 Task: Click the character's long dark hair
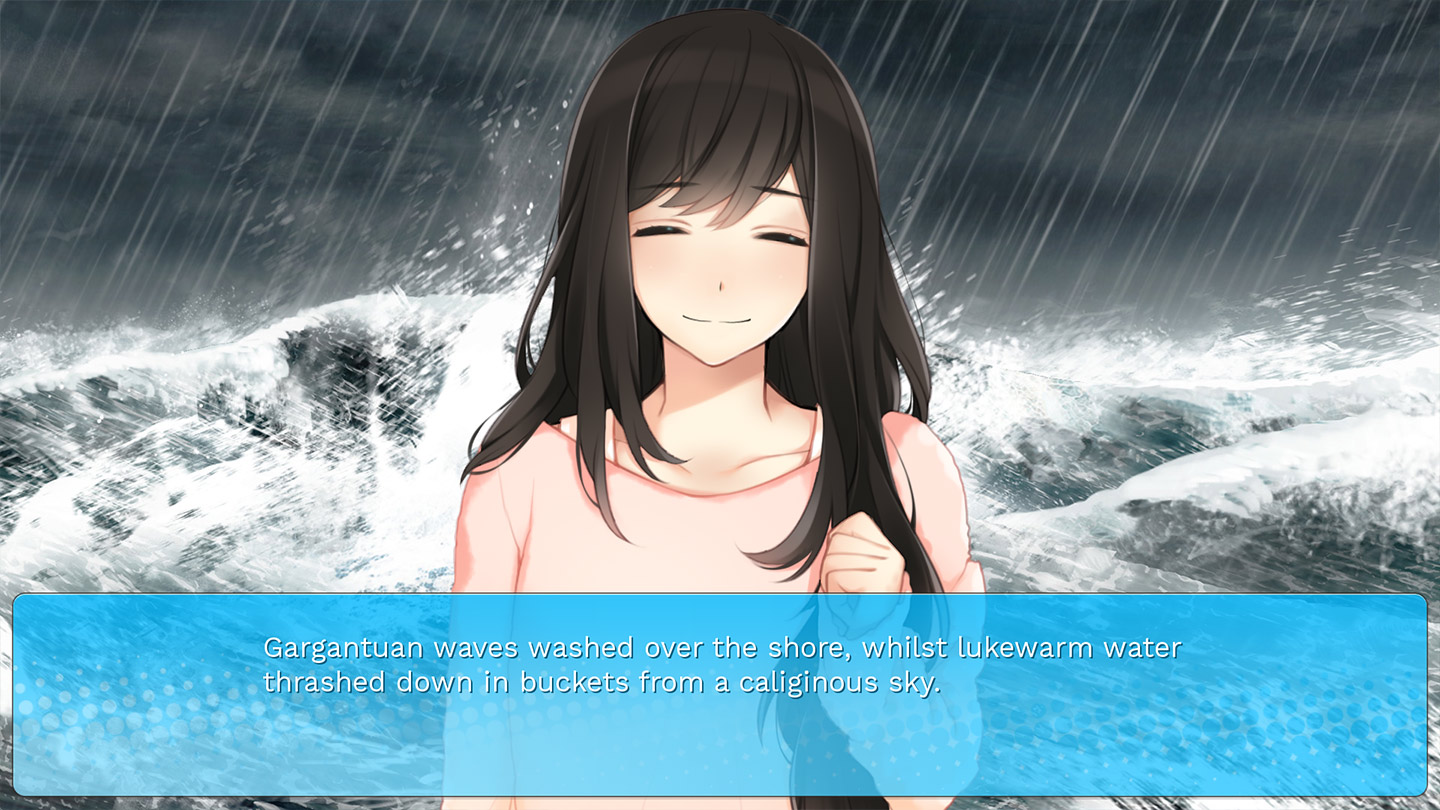560,300
